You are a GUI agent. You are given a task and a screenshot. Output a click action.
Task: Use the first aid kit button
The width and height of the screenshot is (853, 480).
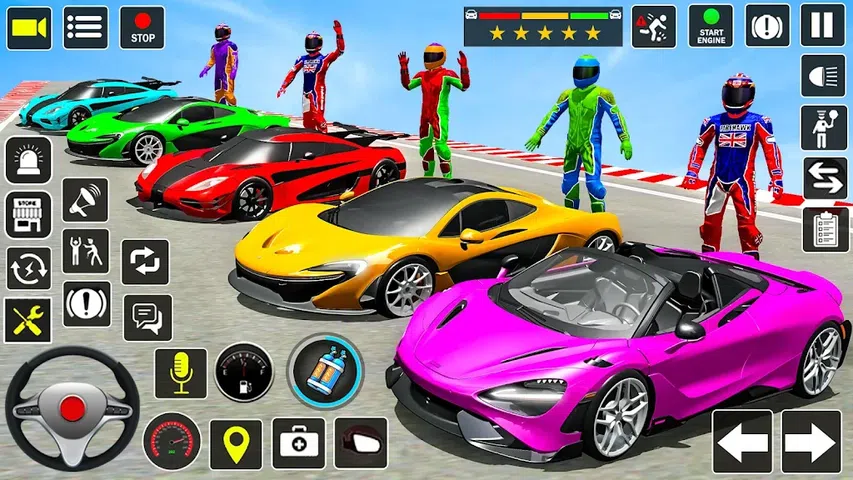click(298, 444)
